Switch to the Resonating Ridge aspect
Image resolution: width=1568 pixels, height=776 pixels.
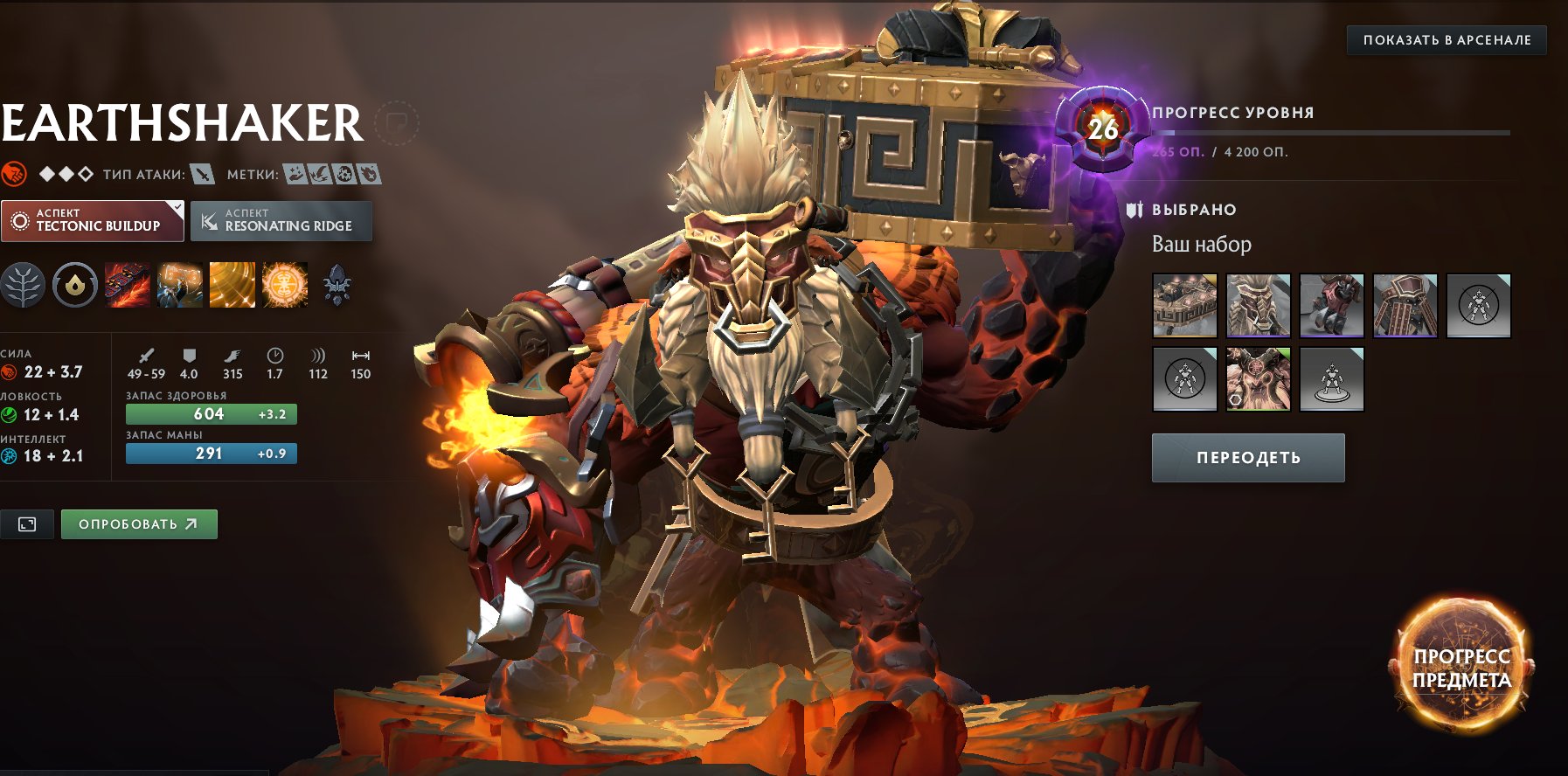tap(280, 220)
